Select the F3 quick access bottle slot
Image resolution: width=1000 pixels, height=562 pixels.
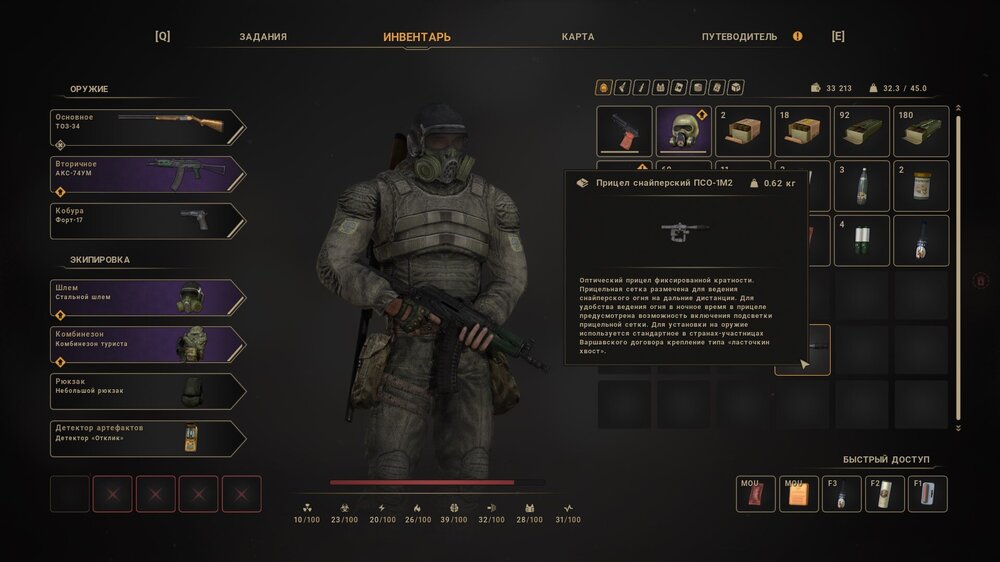pos(841,494)
